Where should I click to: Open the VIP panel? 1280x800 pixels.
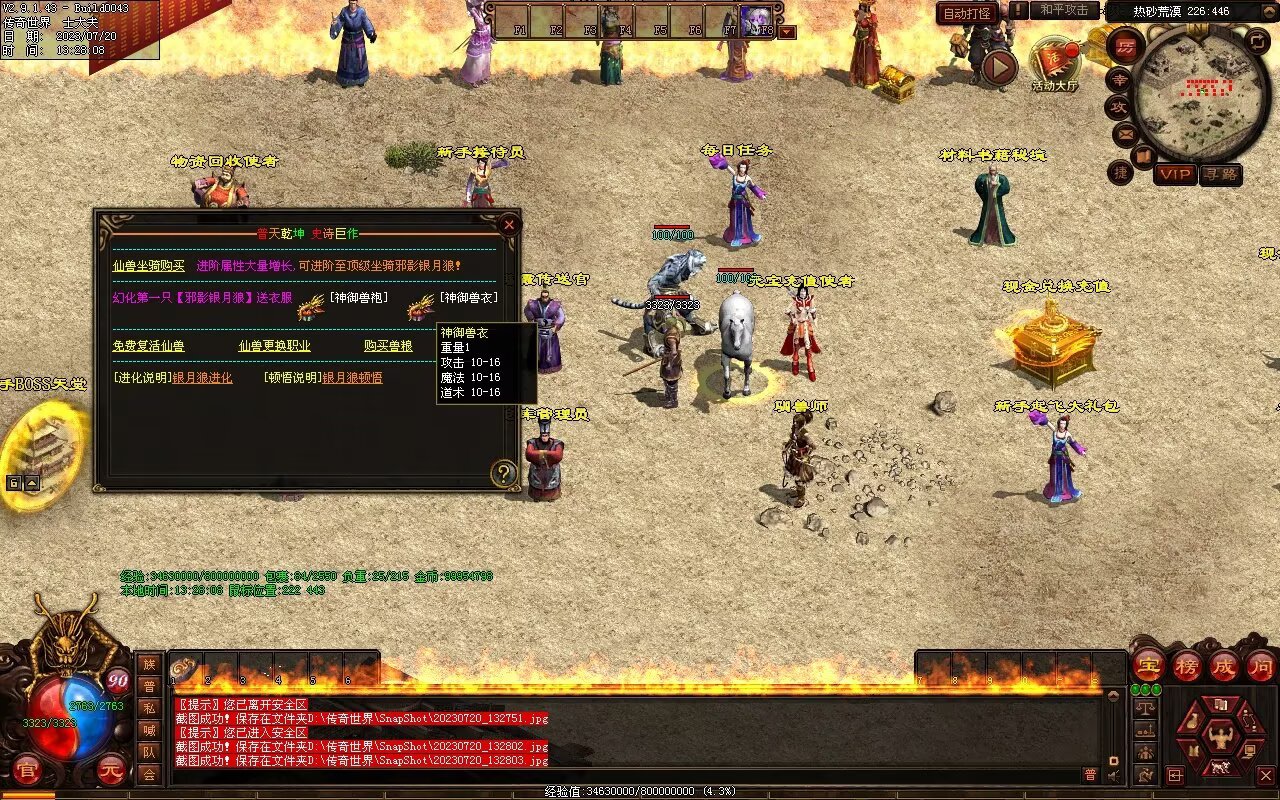tap(1175, 174)
